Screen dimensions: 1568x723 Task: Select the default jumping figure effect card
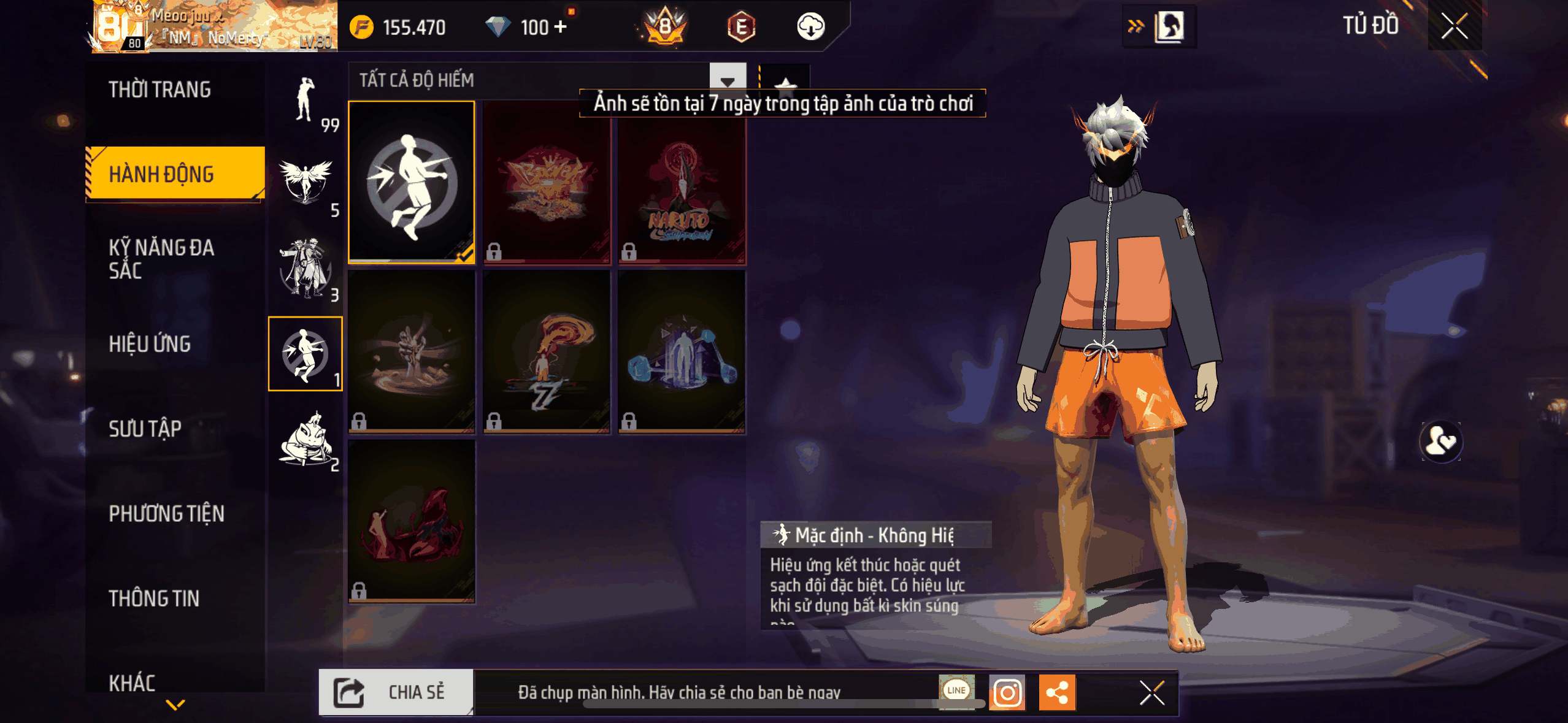(412, 182)
